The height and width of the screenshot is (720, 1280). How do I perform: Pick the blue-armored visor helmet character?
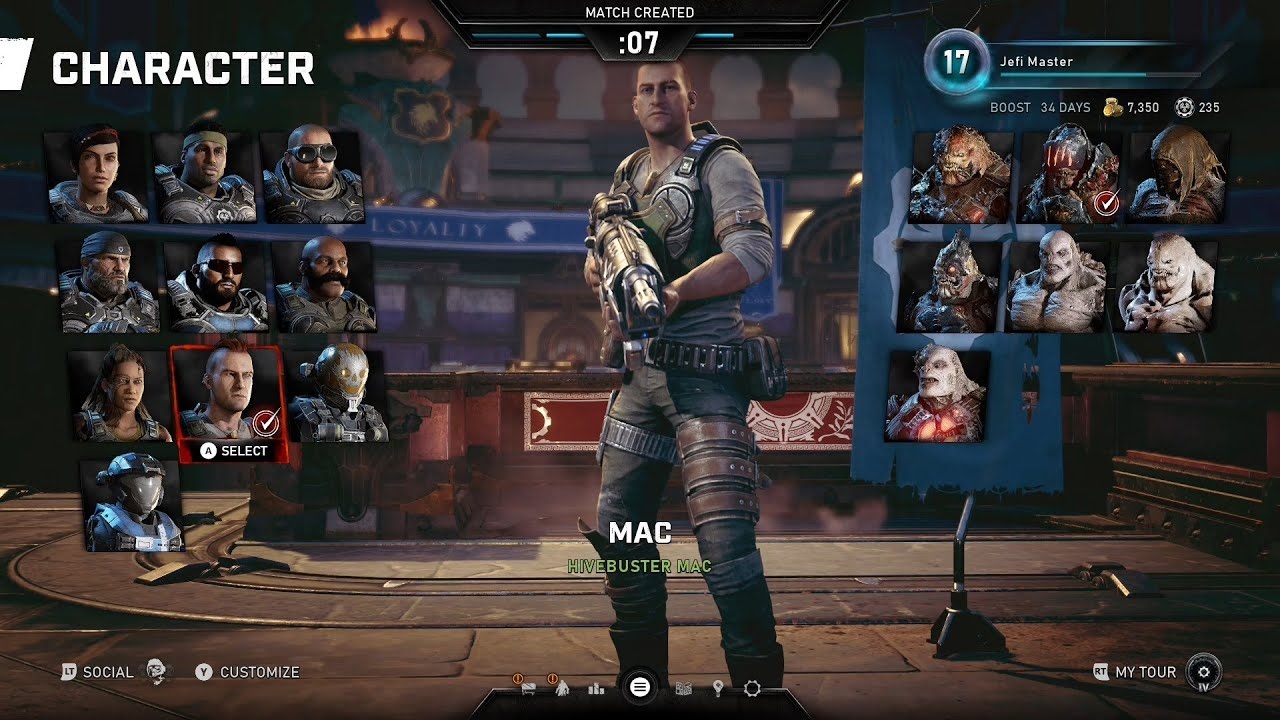click(133, 505)
